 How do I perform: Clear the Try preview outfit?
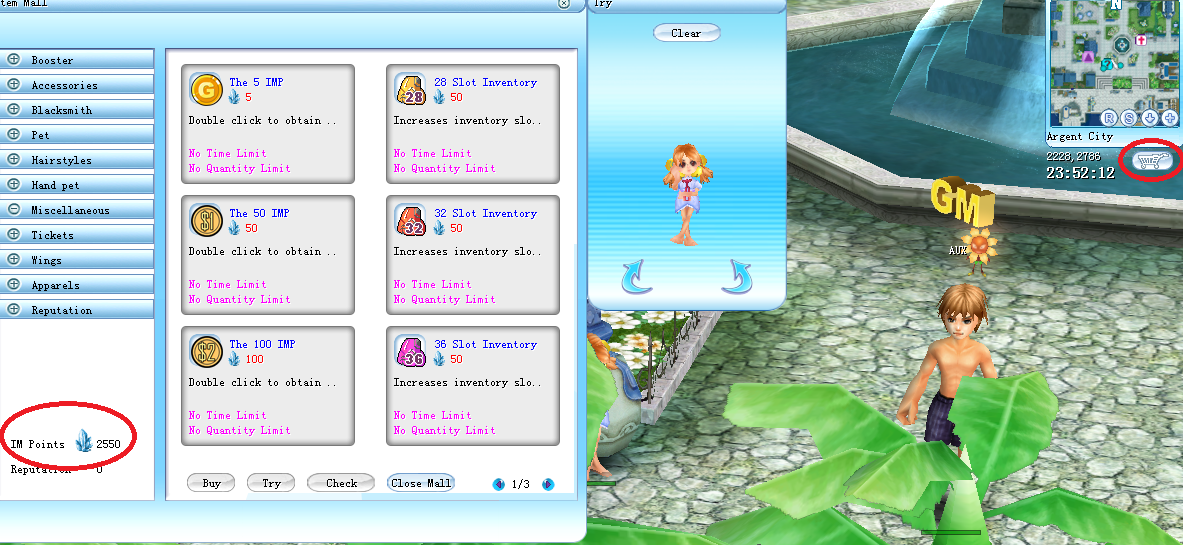(x=686, y=33)
